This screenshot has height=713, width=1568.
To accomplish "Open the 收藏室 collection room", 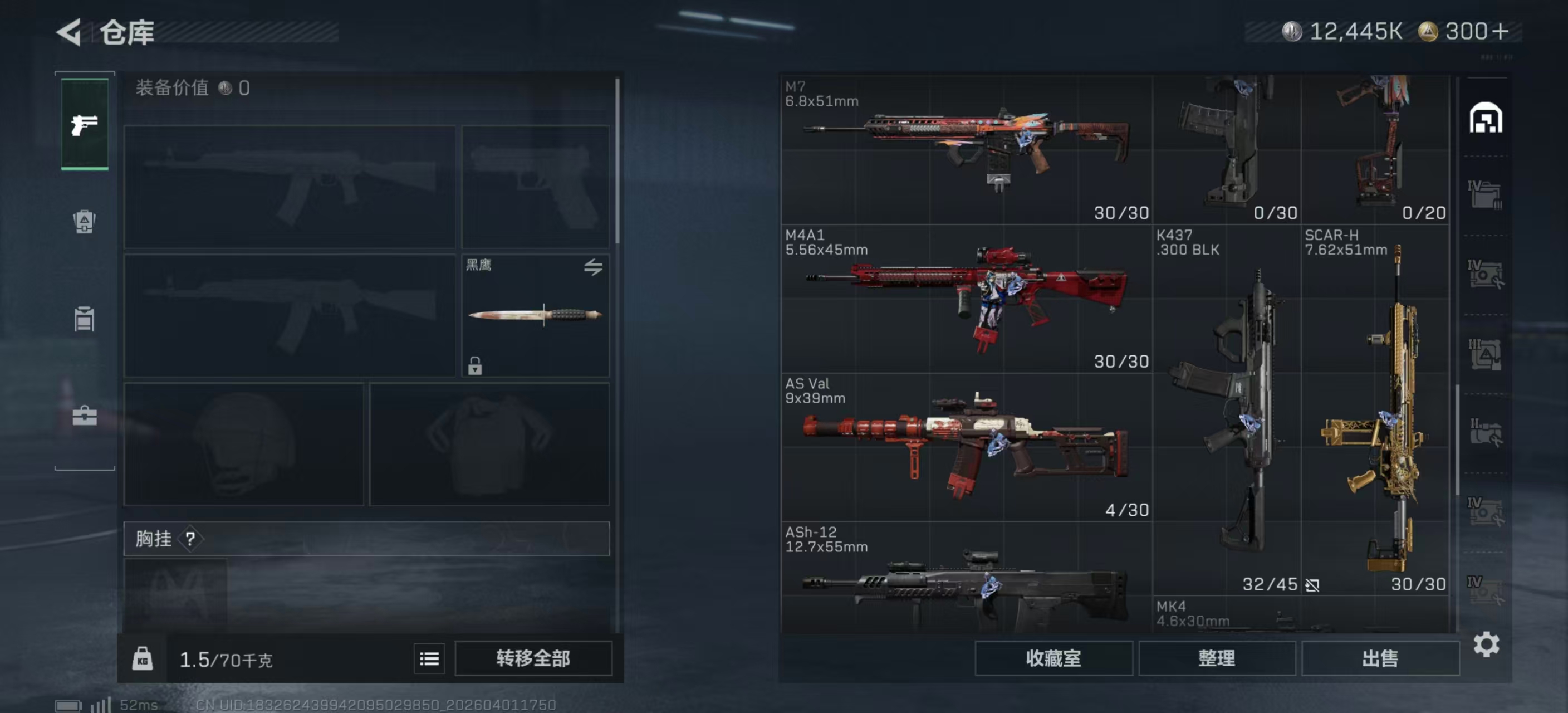I will 1053,658.
